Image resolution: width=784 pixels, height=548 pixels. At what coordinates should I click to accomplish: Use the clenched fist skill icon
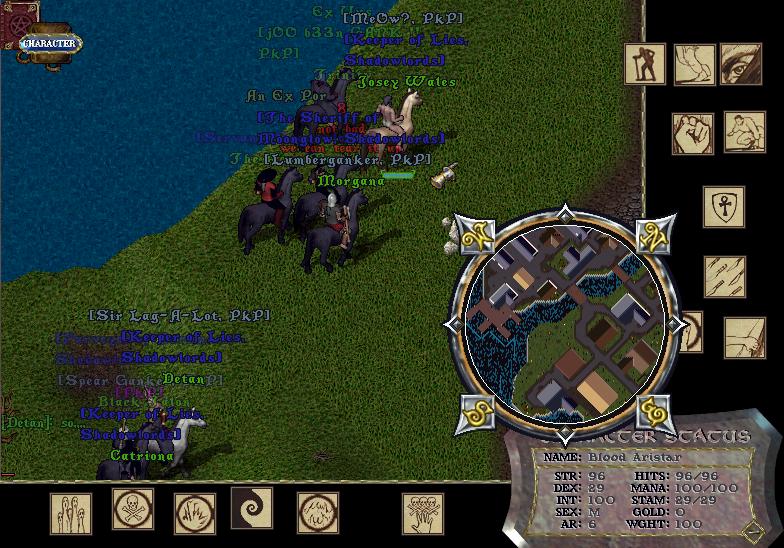tap(691, 133)
